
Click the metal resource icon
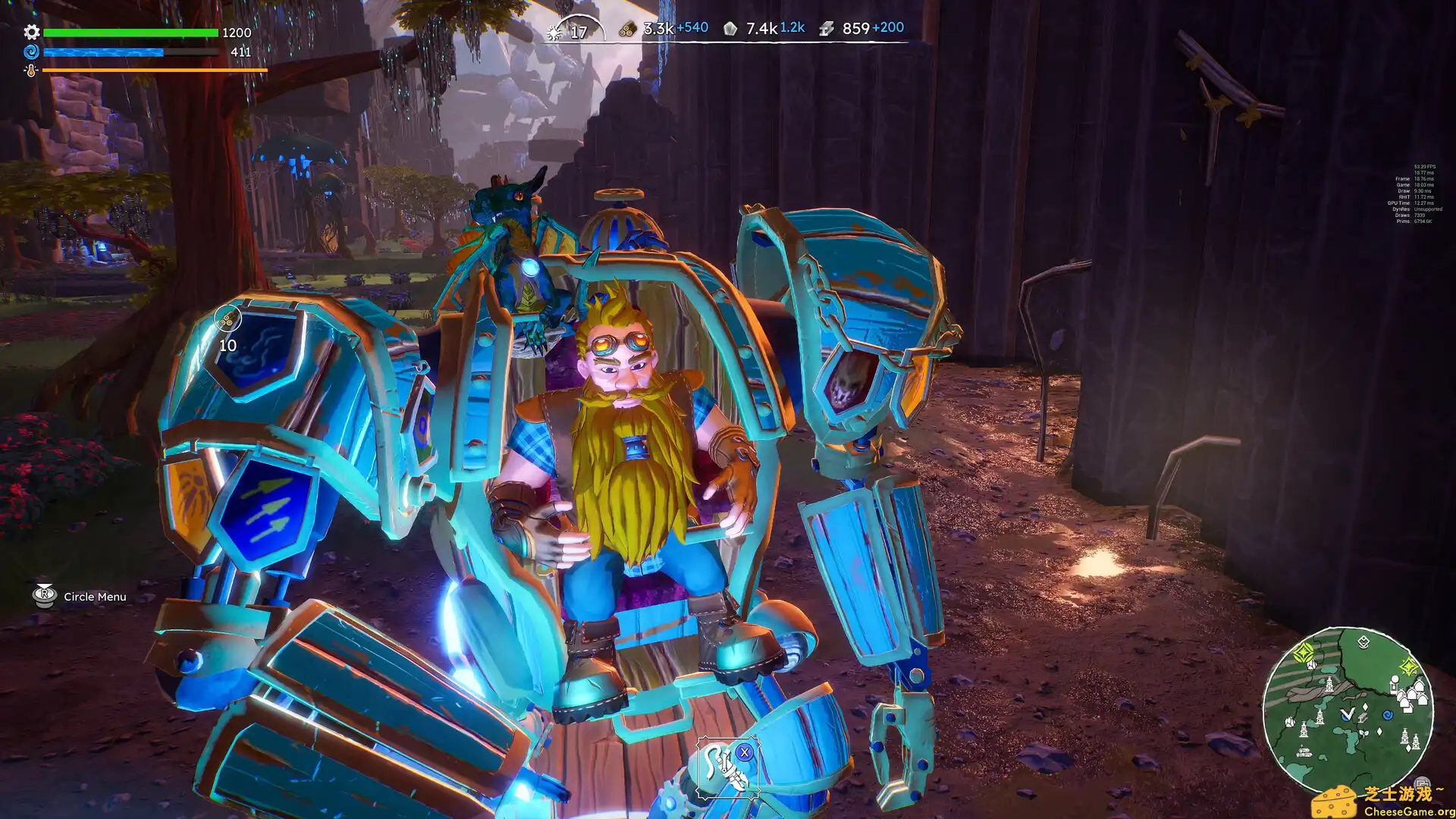[x=827, y=28]
